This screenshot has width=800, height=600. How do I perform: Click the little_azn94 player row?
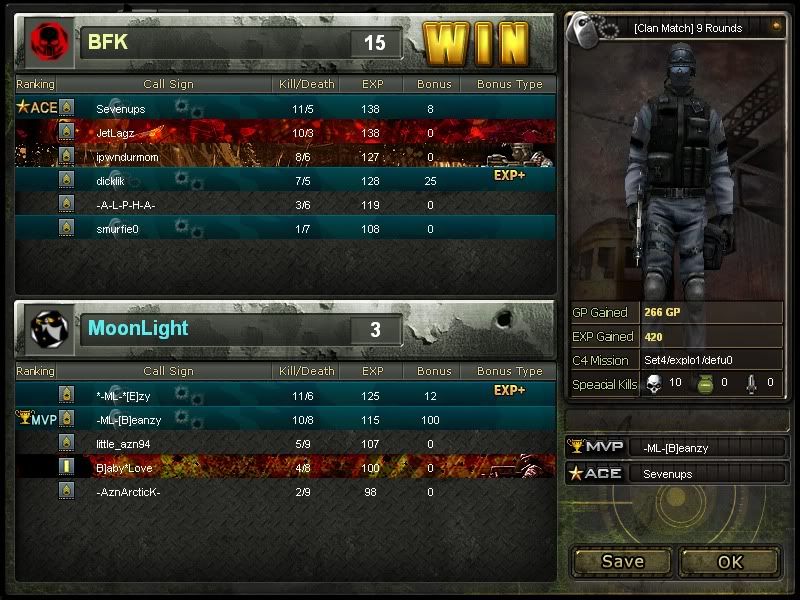tap(285, 443)
